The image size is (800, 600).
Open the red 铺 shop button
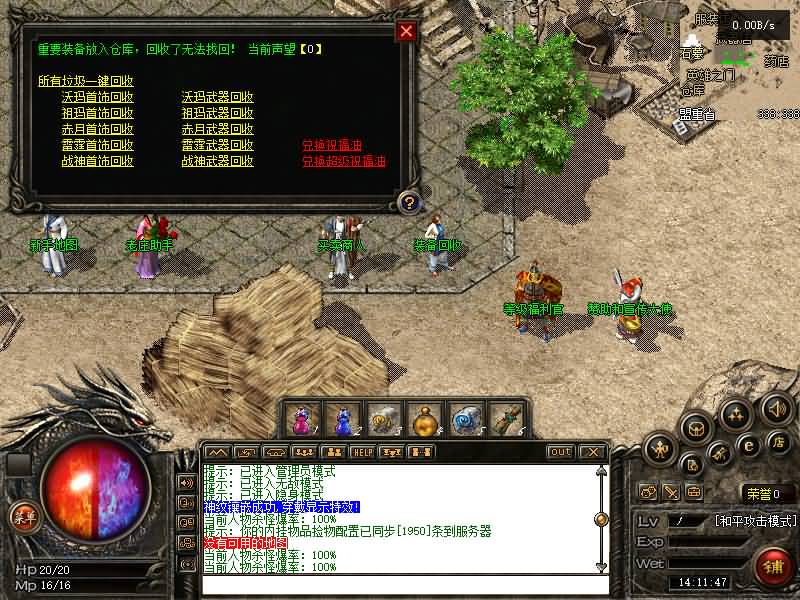pyautogui.click(x=773, y=567)
